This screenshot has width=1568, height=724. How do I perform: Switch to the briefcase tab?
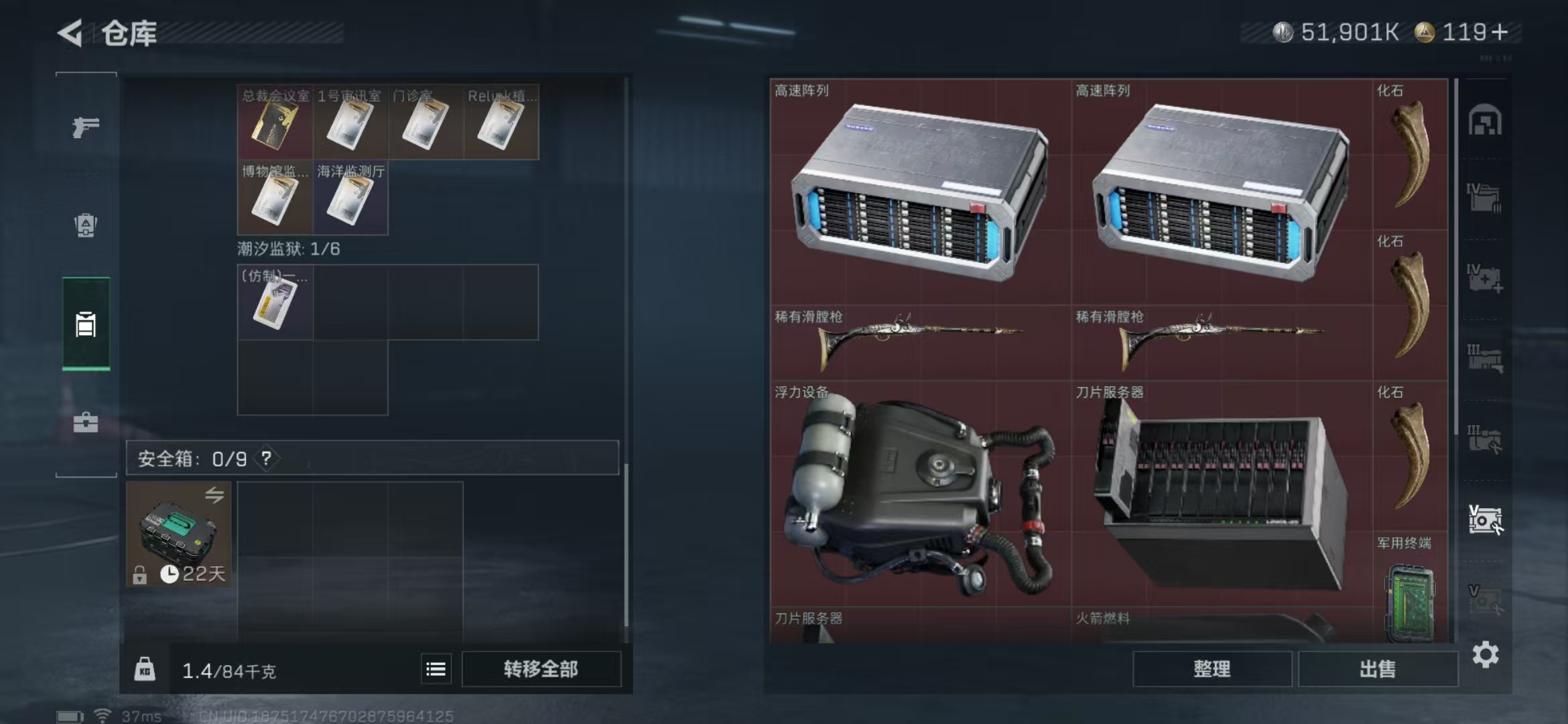point(86,422)
